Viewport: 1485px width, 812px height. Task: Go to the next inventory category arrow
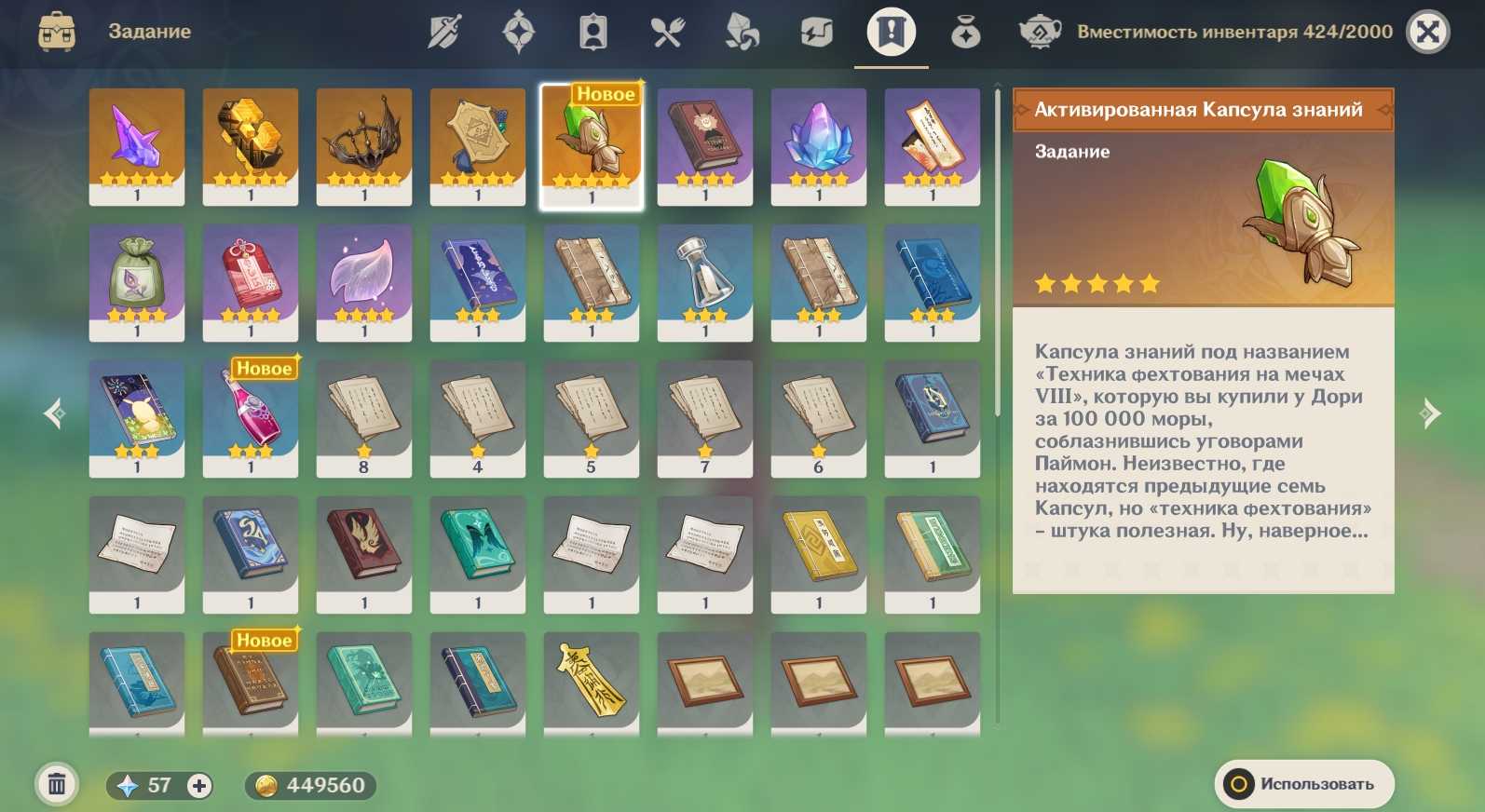[x=1430, y=413]
